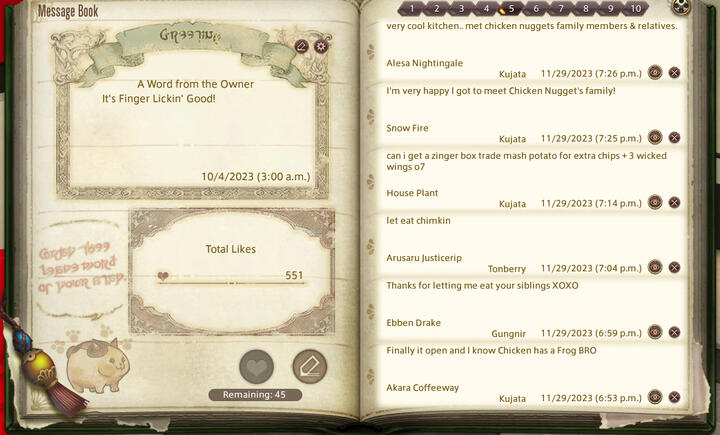Screen dimensions: 720x435
Task: Select the House Plant author name
Action: coord(412,193)
